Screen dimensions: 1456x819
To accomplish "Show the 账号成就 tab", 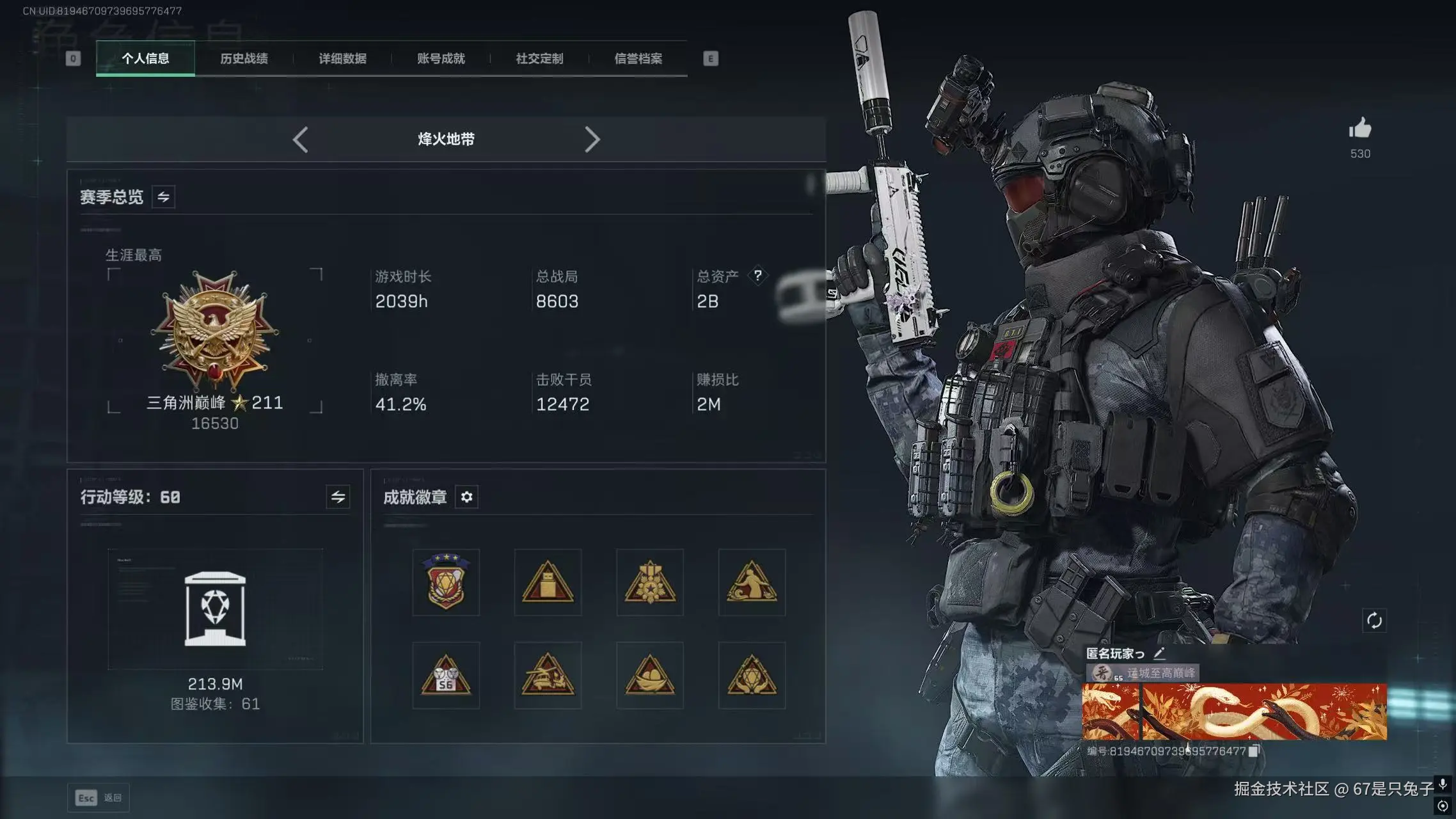I will pyautogui.click(x=441, y=58).
